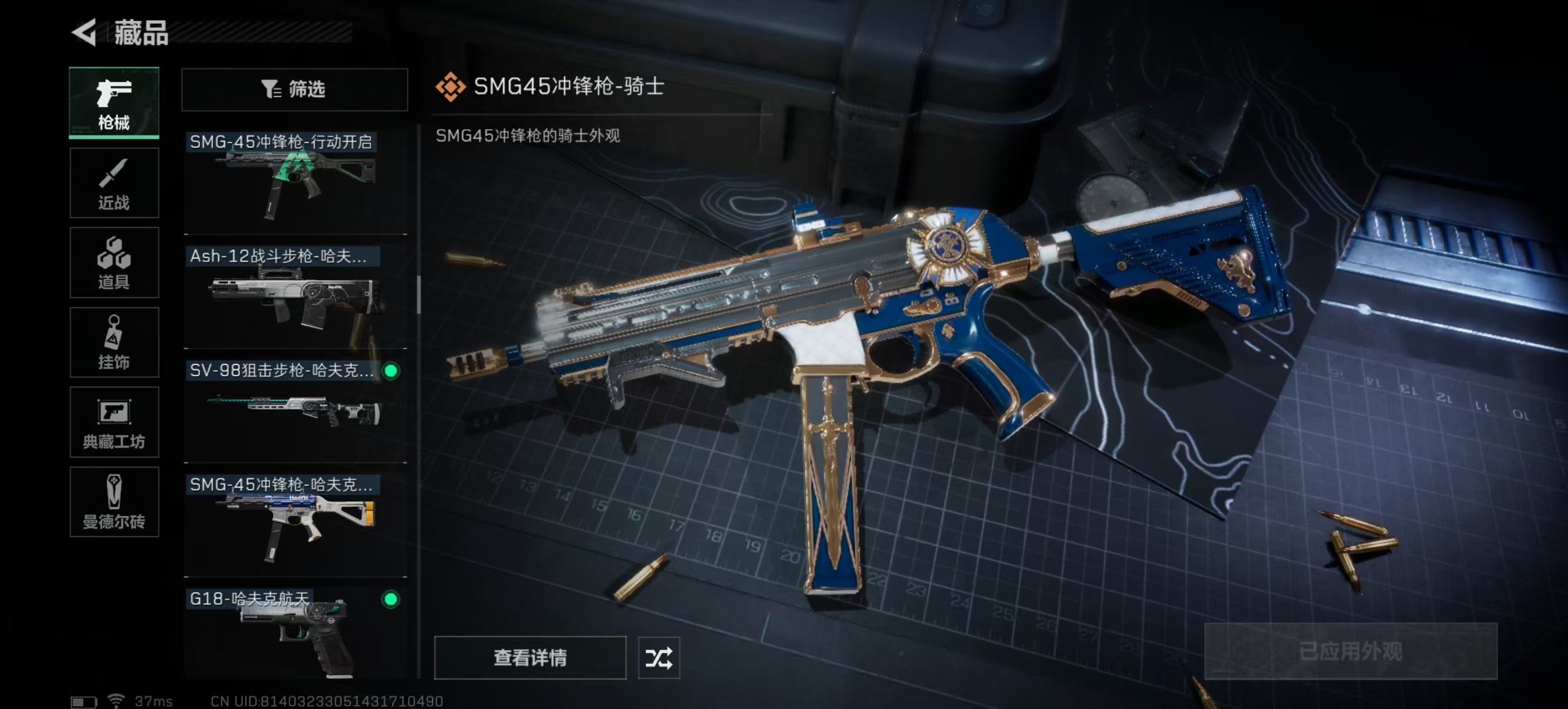Switch to the 曼德尔砖 tab
Screen dimensions: 1568x709
[x=114, y=502]
